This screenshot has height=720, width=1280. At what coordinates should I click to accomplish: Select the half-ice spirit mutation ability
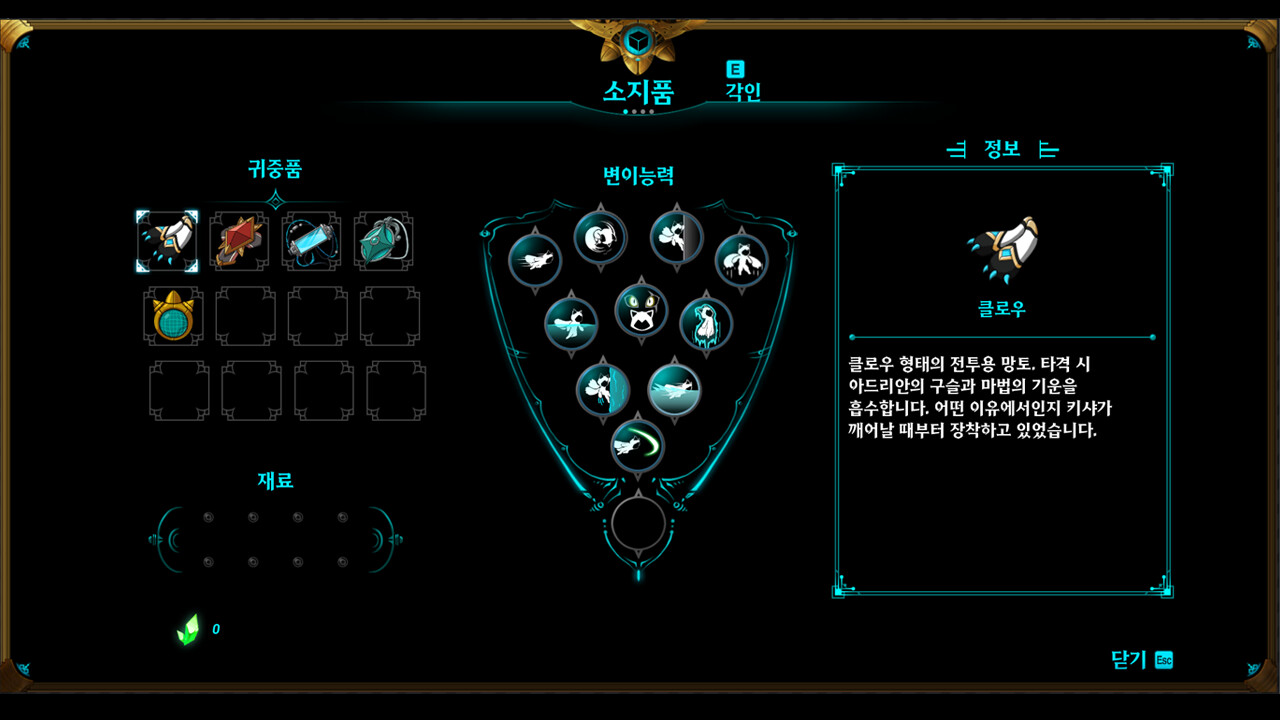click(601, 388)
